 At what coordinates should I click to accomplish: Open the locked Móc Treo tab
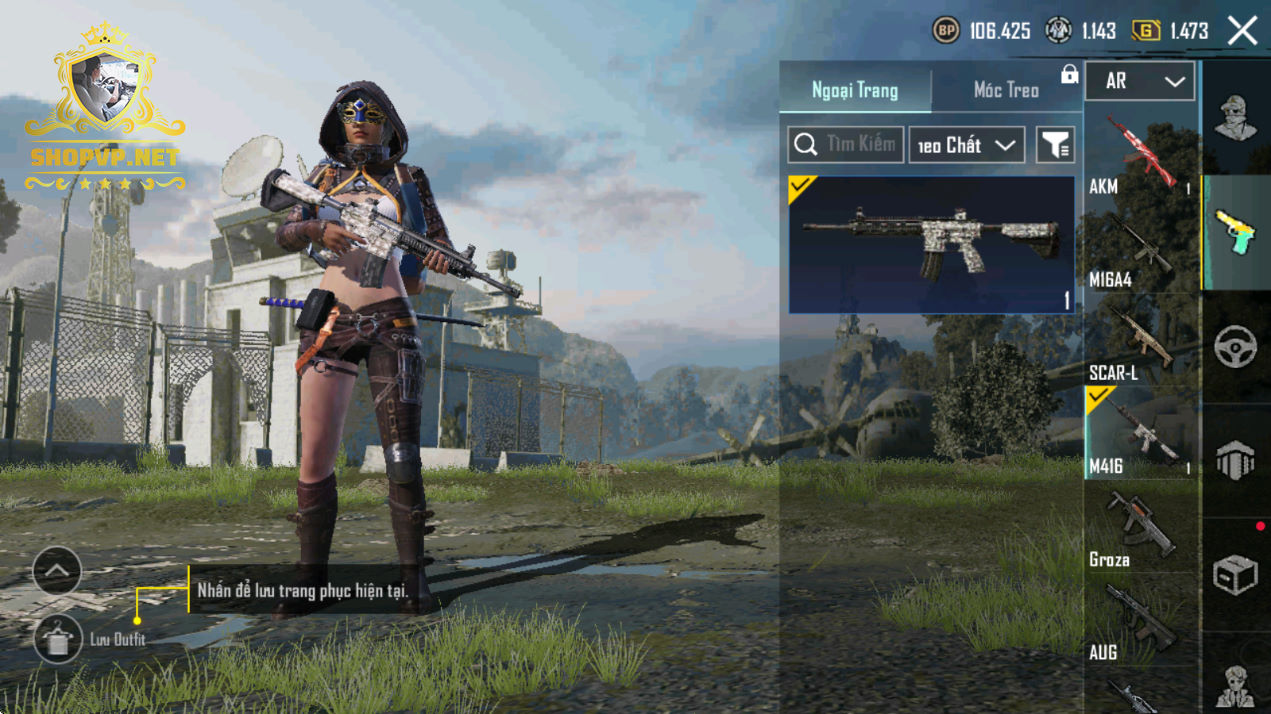click(1007, 90)
